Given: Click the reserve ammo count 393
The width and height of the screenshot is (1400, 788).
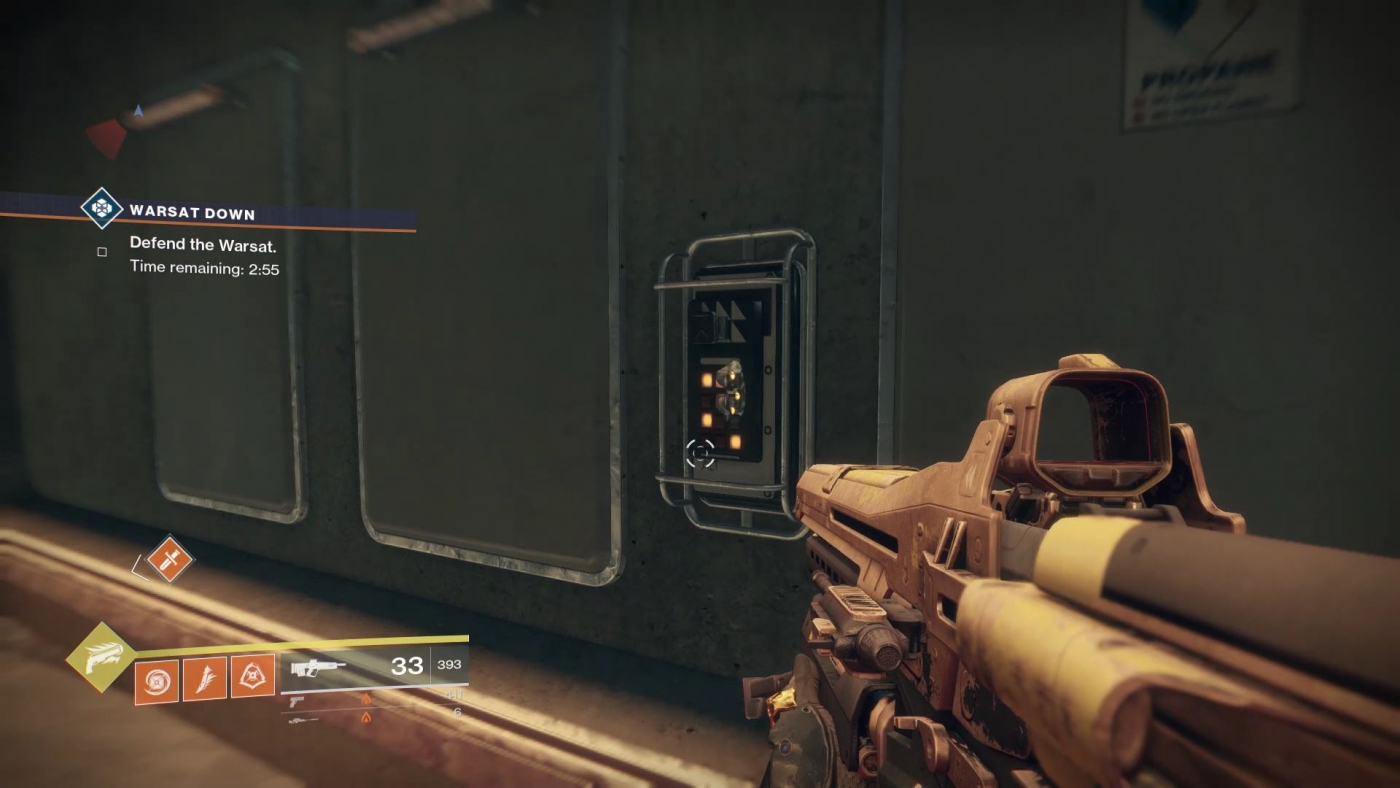Looking at the screenshot, I should tap(448, 665).
